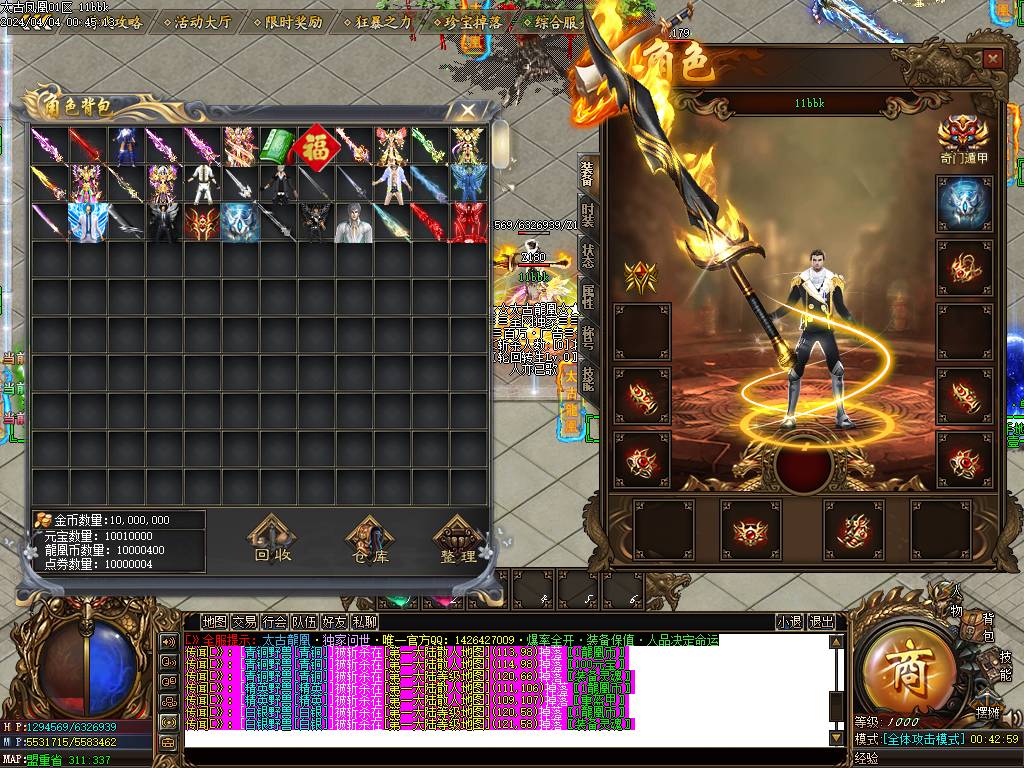This screenshot has height=768, width=1024.
Task: Select the green book item in bag
Action: [277, 146]
